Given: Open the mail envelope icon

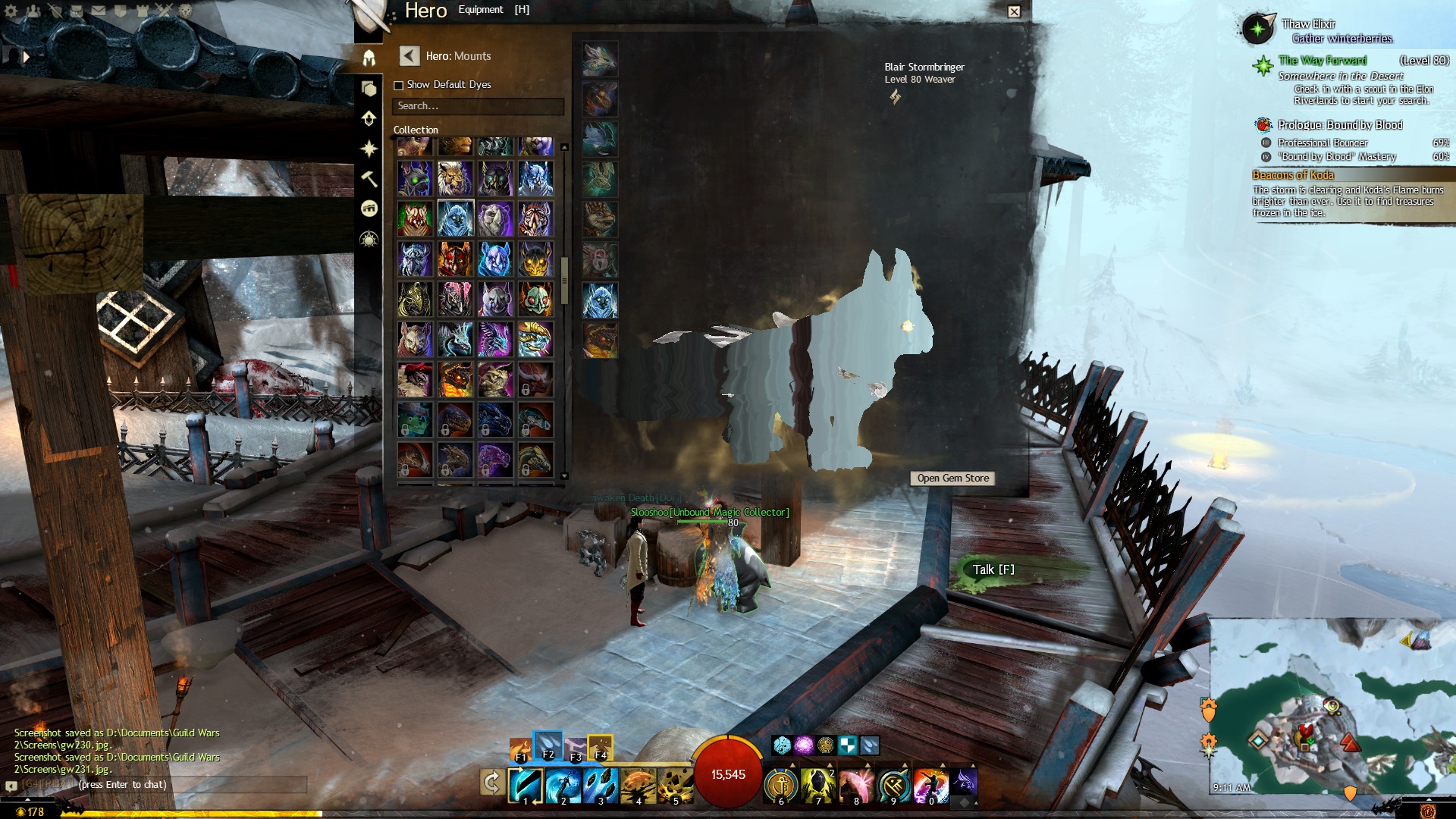Looking at the screenshot, I should [x=99, y=11].
